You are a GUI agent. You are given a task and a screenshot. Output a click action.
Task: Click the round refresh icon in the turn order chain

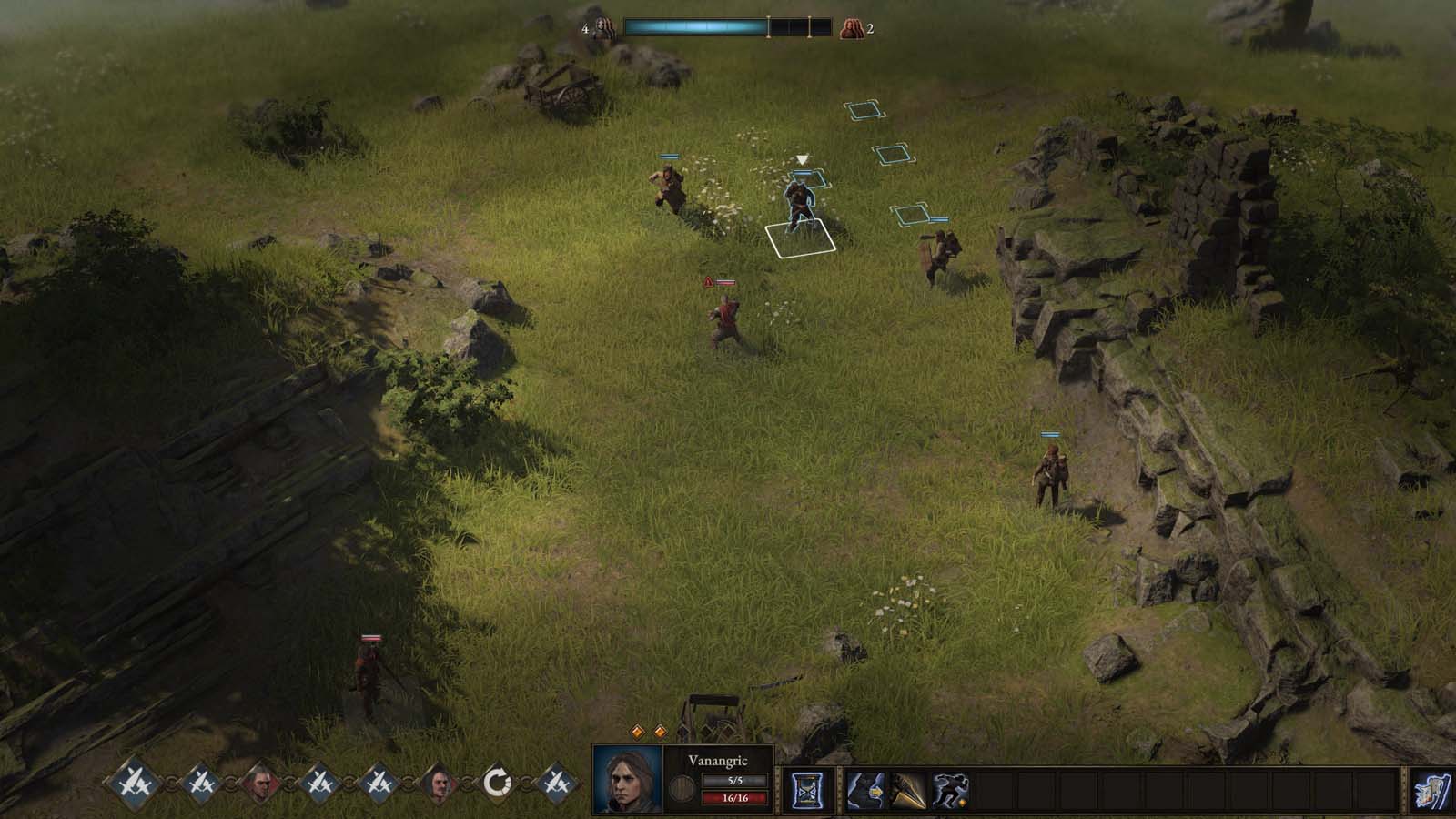(499, 783)
